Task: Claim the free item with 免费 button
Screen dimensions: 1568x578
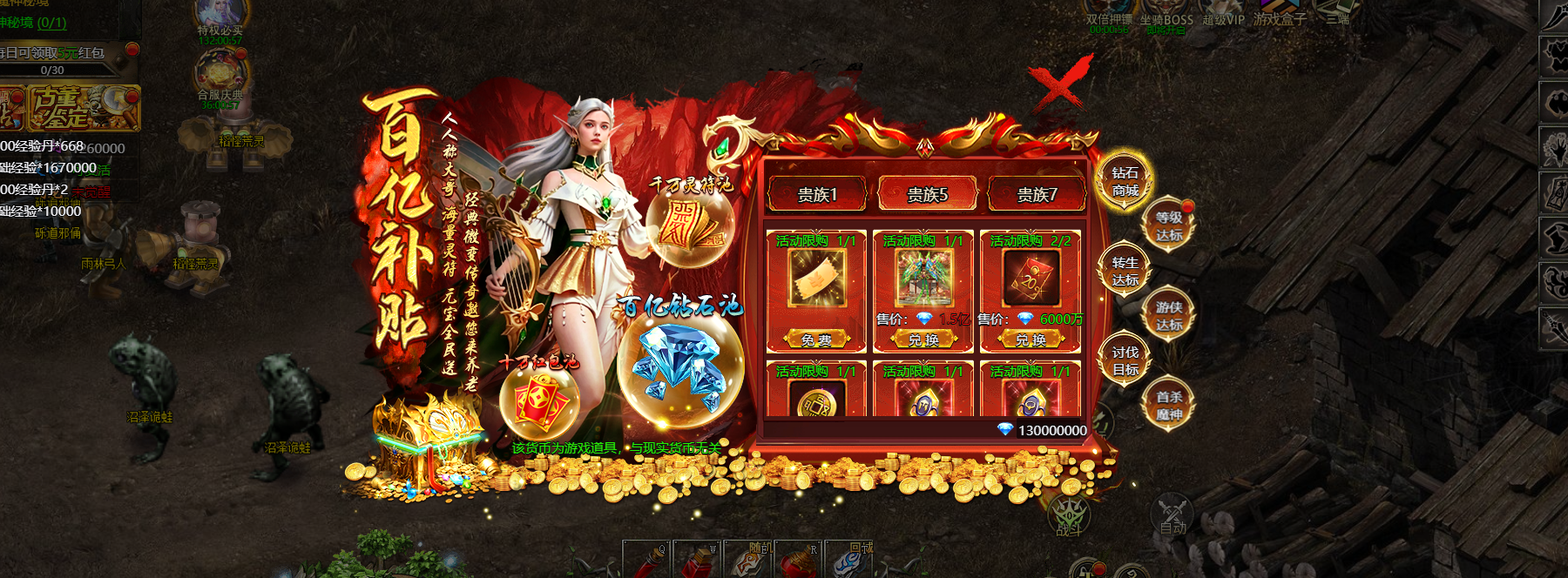Action: click(816, 339)
